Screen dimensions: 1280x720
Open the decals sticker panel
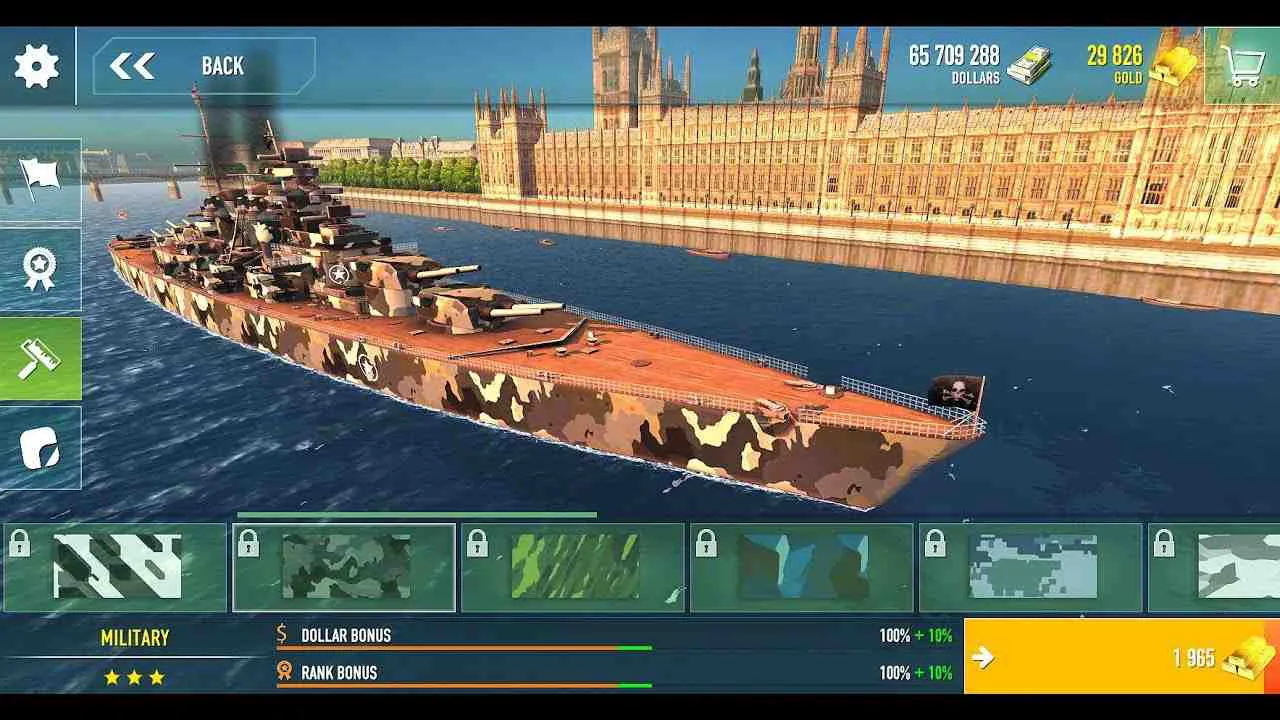coord(39,447)
